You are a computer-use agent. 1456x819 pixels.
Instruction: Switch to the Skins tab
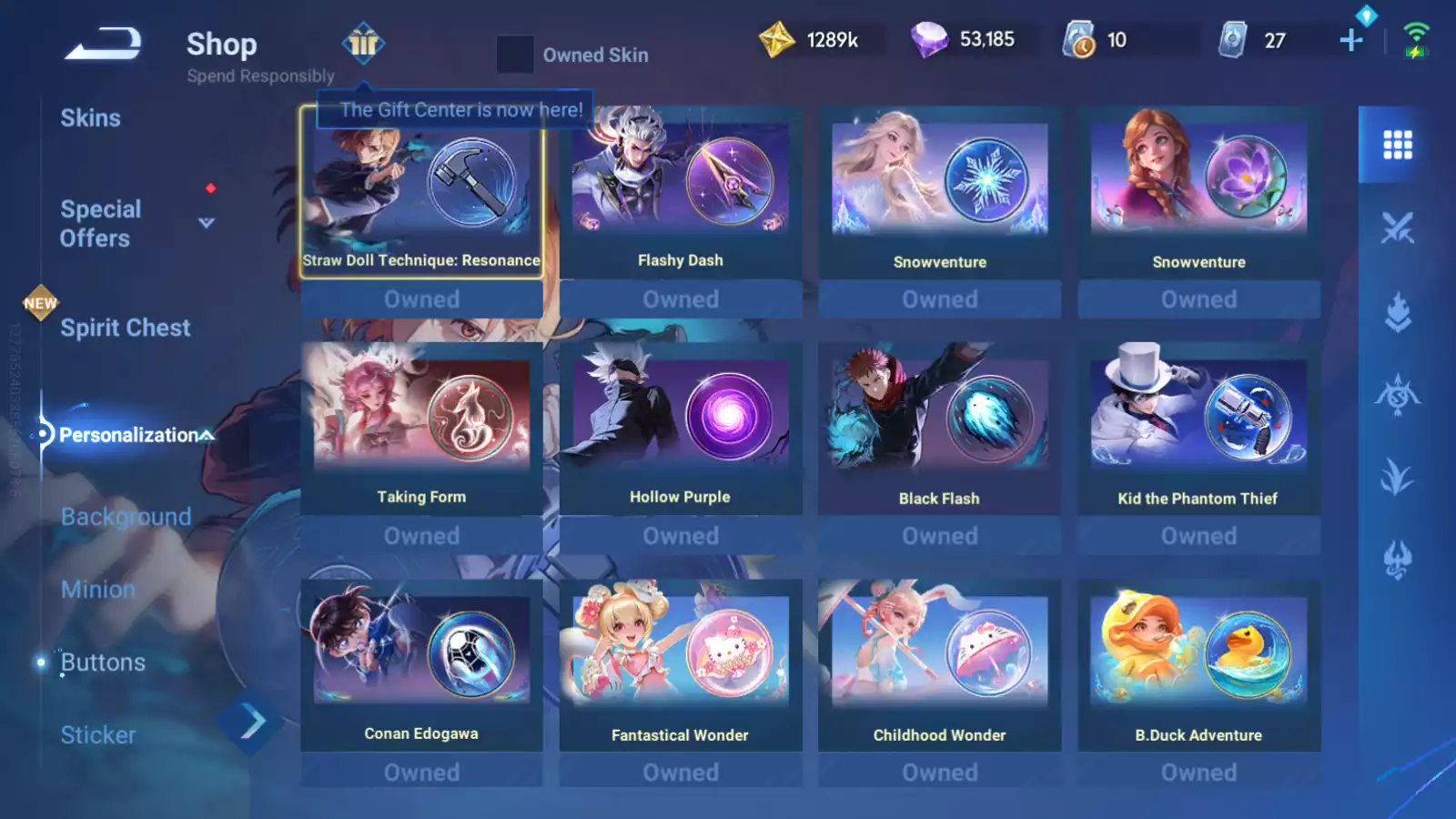click(x=91, y=117)
